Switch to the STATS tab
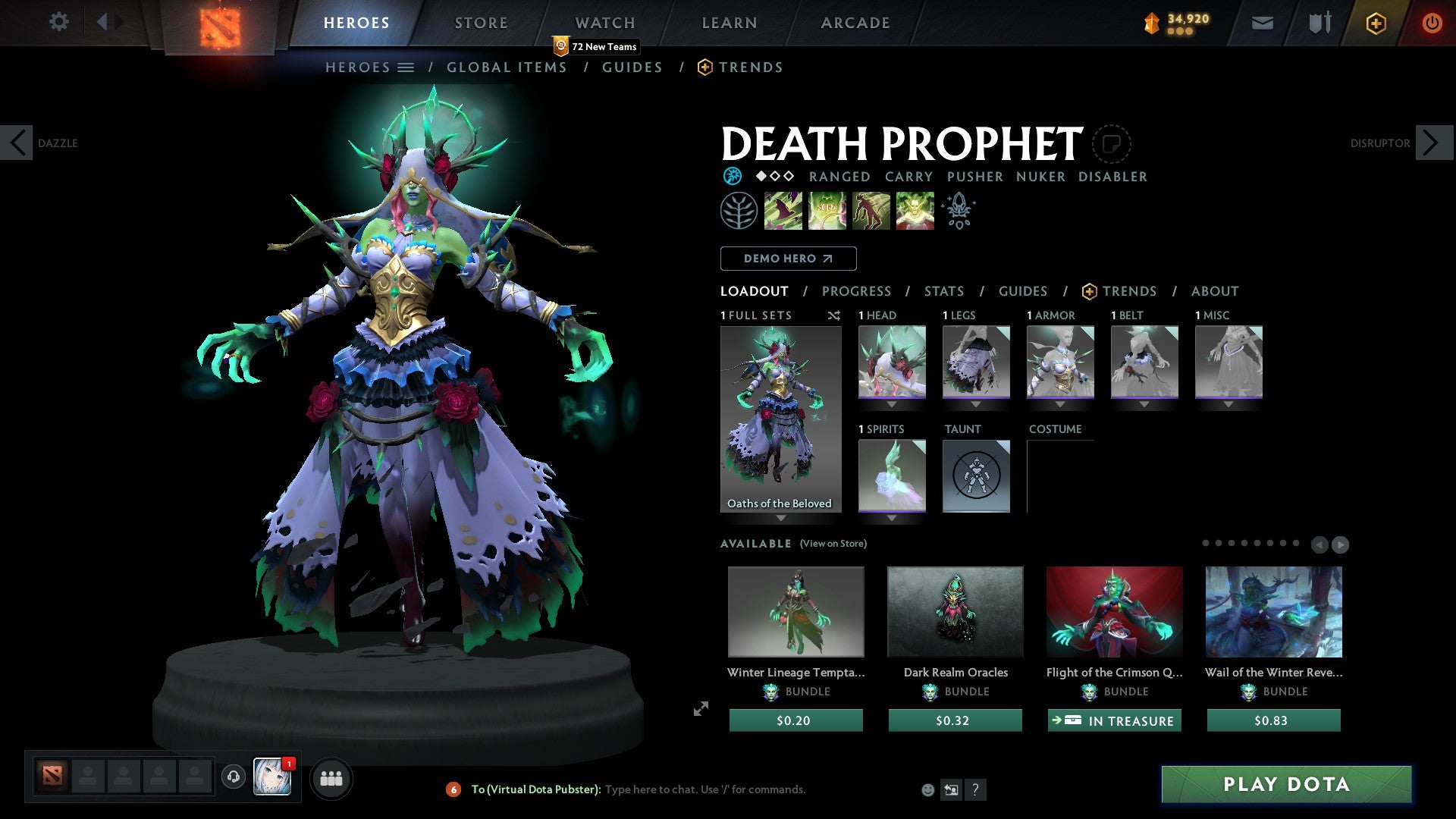This screenshot has height=819, width=1456. (943, 291)
